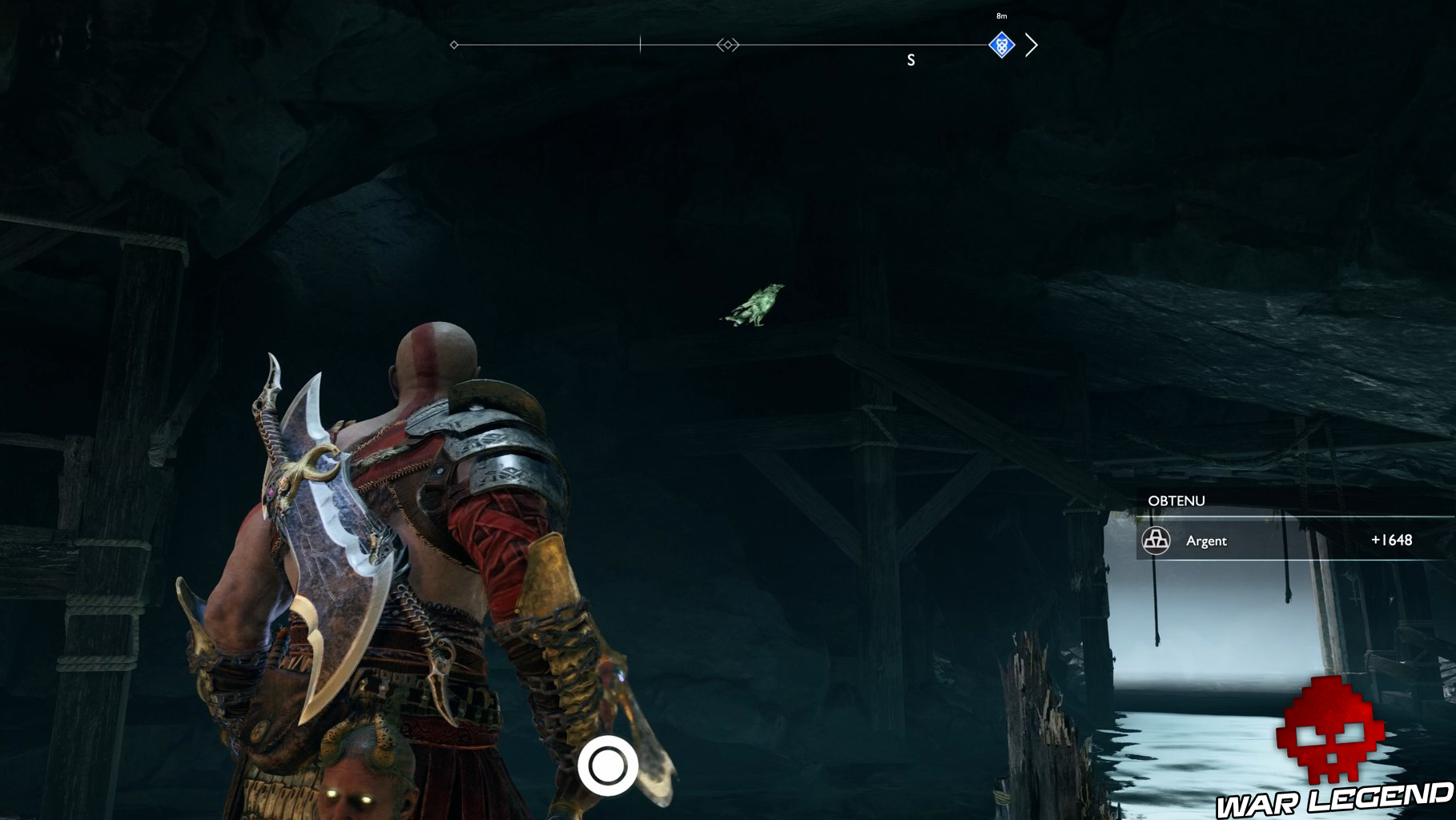This screenshot has height=820, width=1456.
Task: Click the compass tick mark slider position
Action: pos(640,46)
